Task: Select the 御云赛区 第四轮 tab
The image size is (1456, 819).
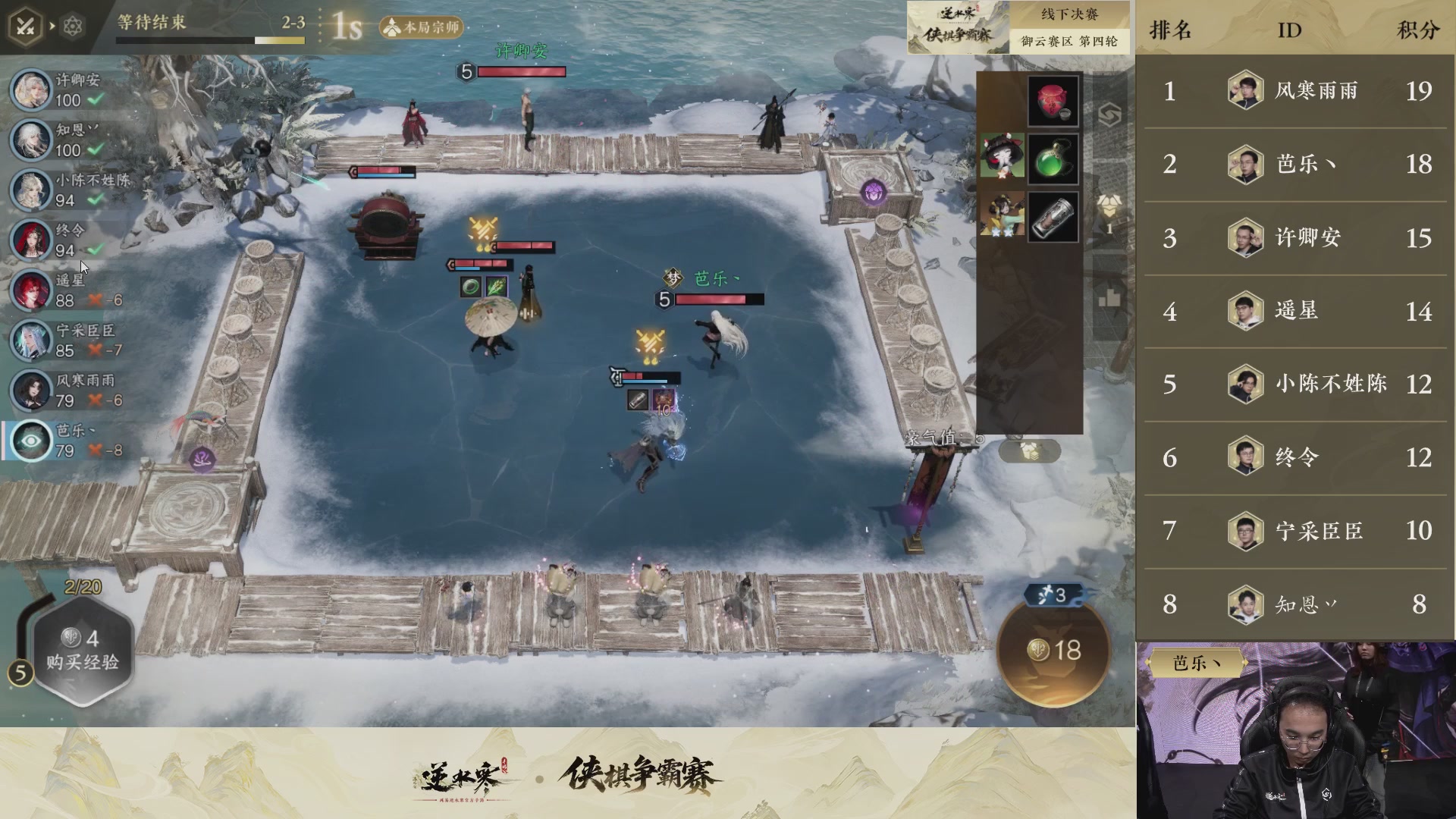Action: click(x=1071, y=42)
